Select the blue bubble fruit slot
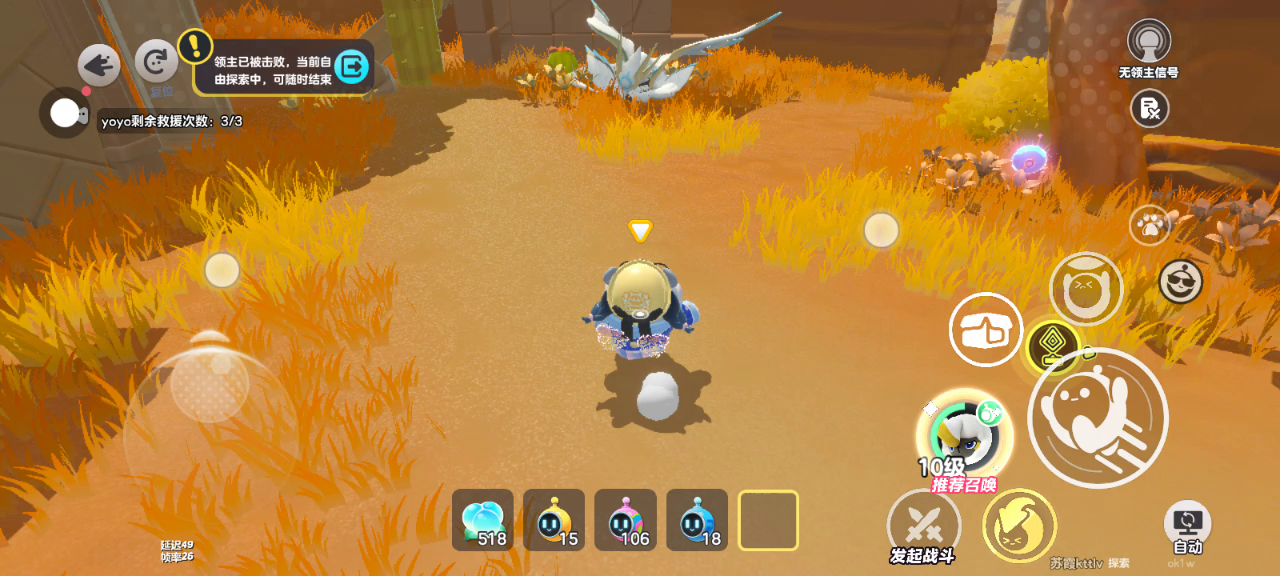Viewport: 1280px width, 576px height. (483, 520)
